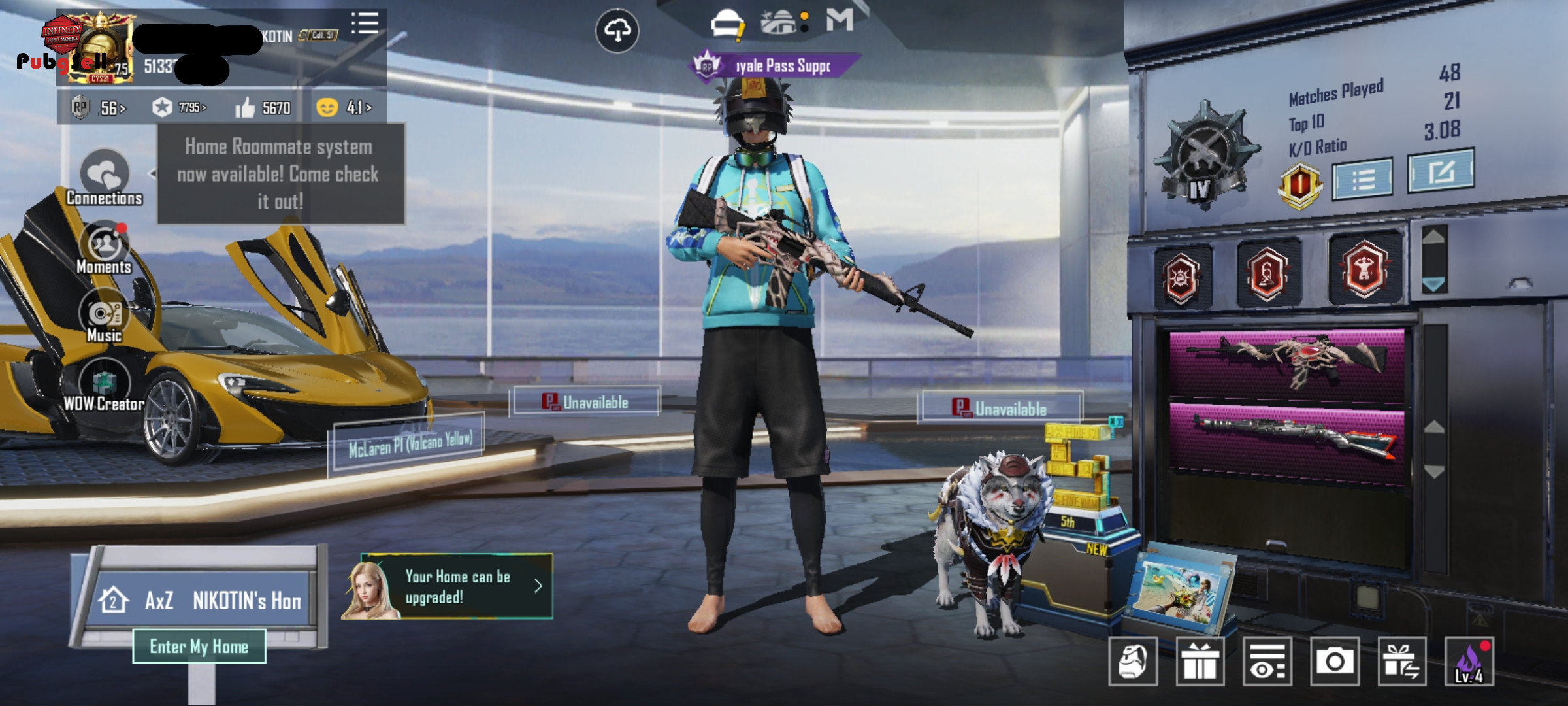Select the pink skeletal M16A4 rifle showcase slot
This screenshot has height=706, width=1568.
tap(1286, 363)
